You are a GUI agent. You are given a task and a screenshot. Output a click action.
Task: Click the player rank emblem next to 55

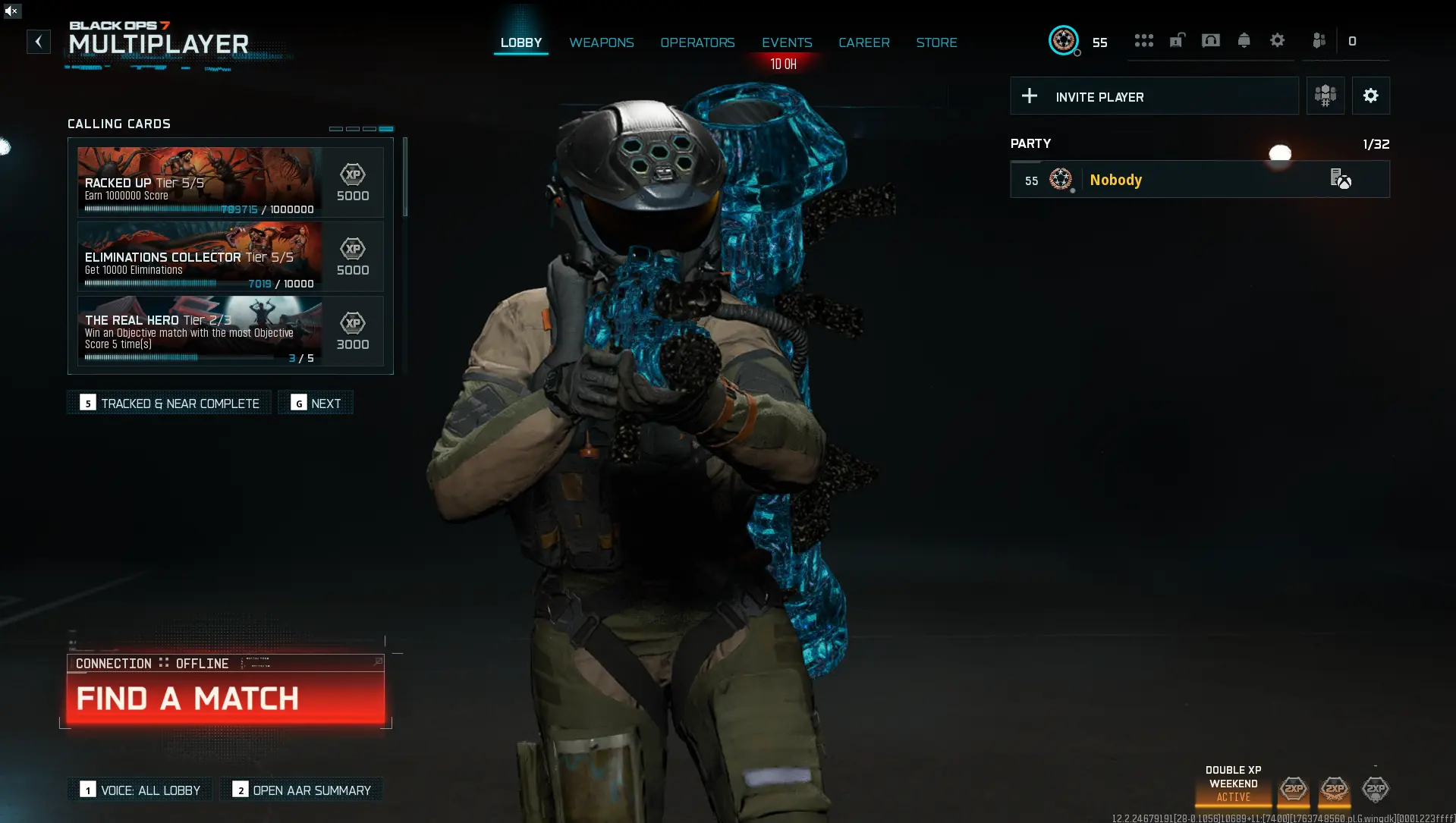coord(1064,42)
